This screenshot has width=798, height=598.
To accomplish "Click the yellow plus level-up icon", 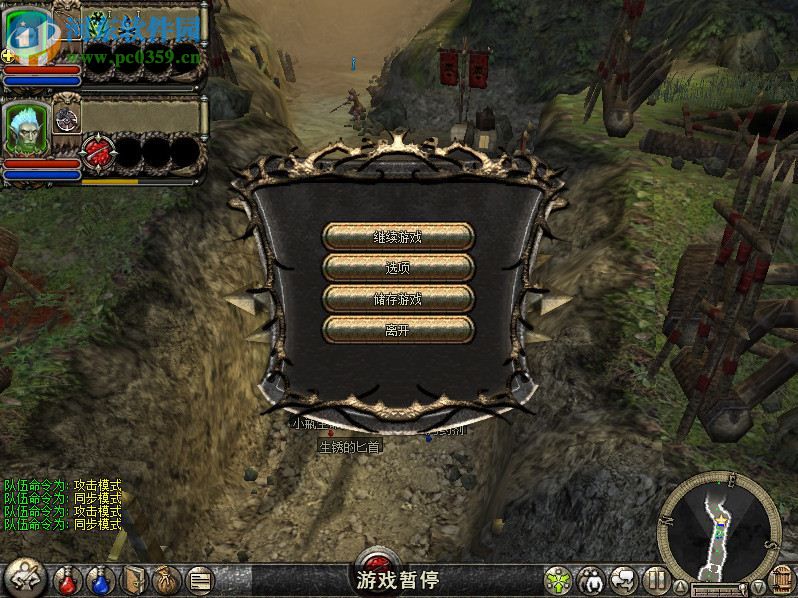I will (x=8, y=55).
